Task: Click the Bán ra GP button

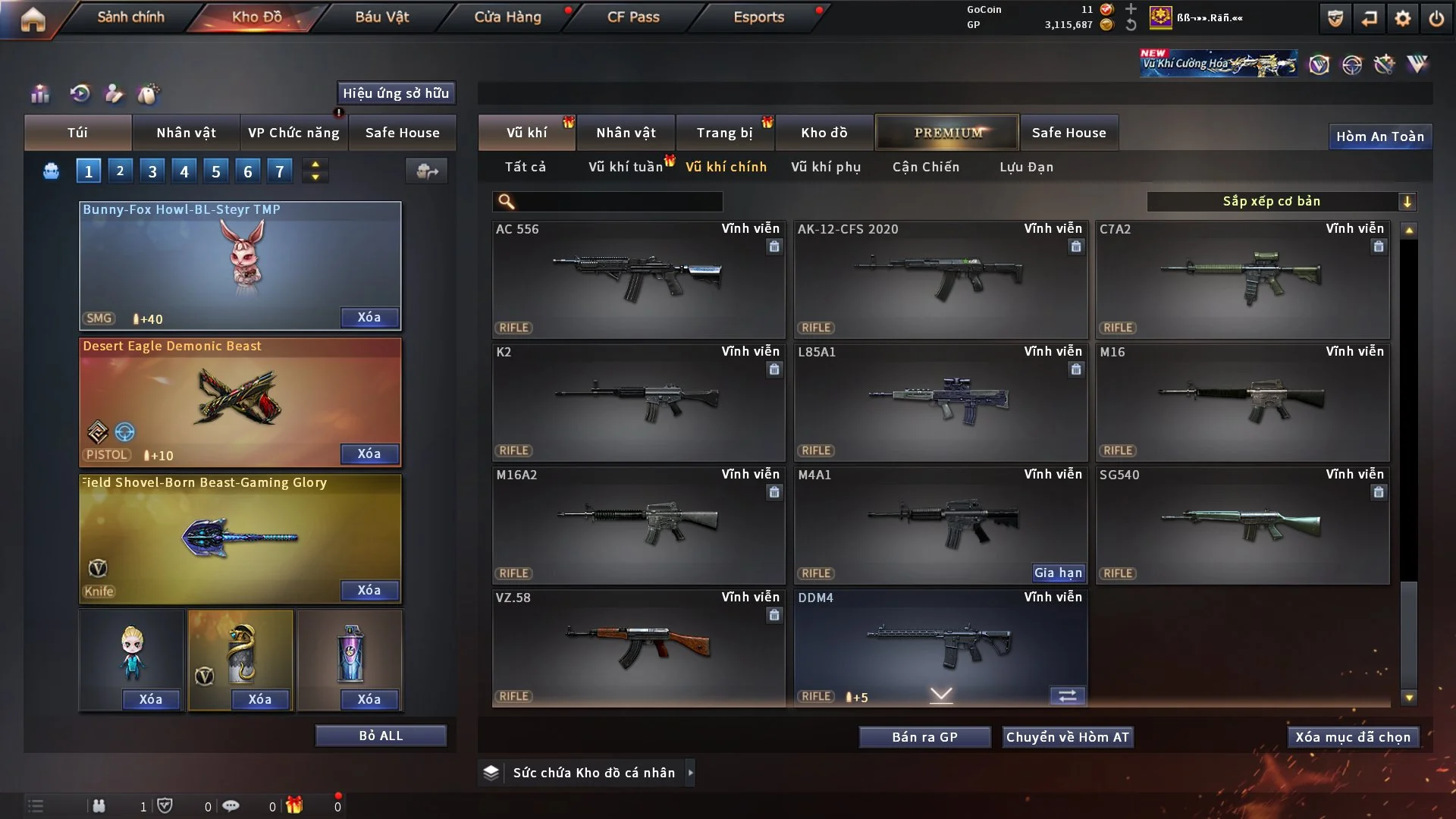Action: [x=924, y=737]
